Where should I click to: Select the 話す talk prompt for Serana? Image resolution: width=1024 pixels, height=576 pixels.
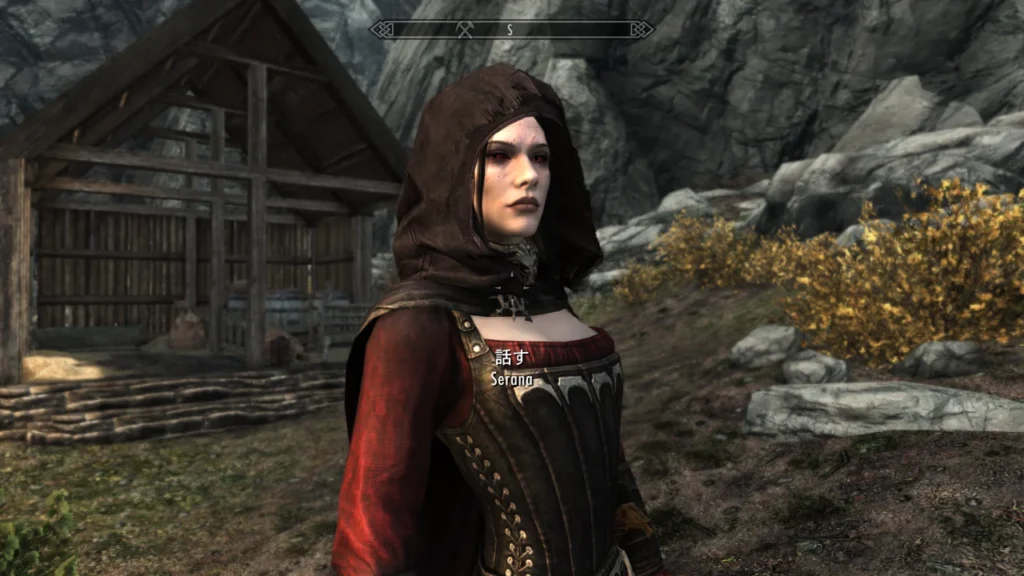(x=510, y=357)
